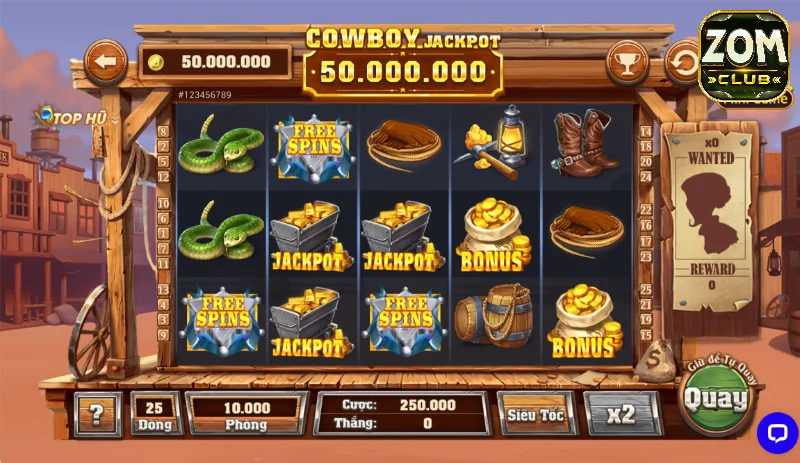Click the ZOM Club logo
This screenshot has width=800, height=463.
coord(743,57)
